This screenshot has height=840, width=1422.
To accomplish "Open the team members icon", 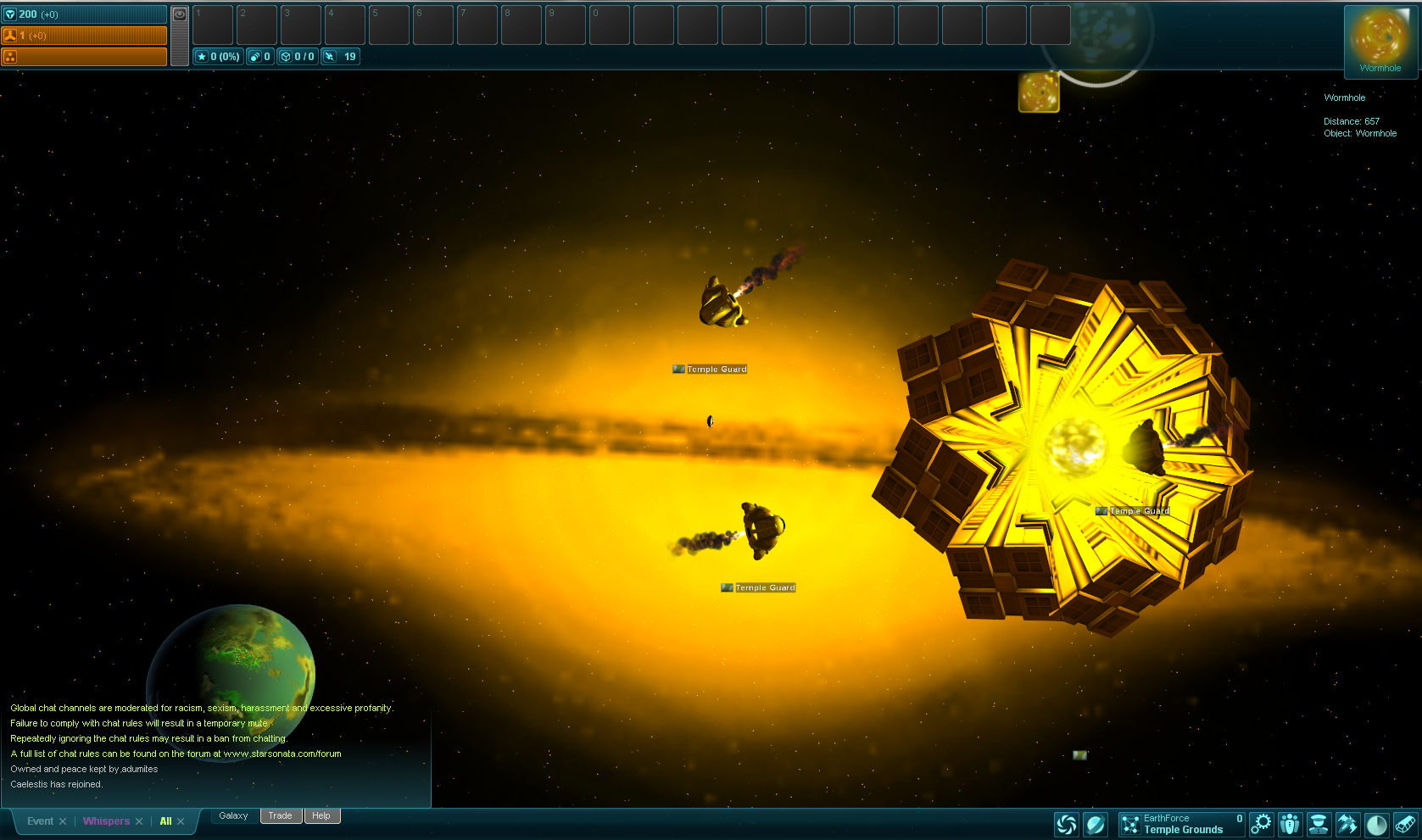I will click(x=1290, y=824).
